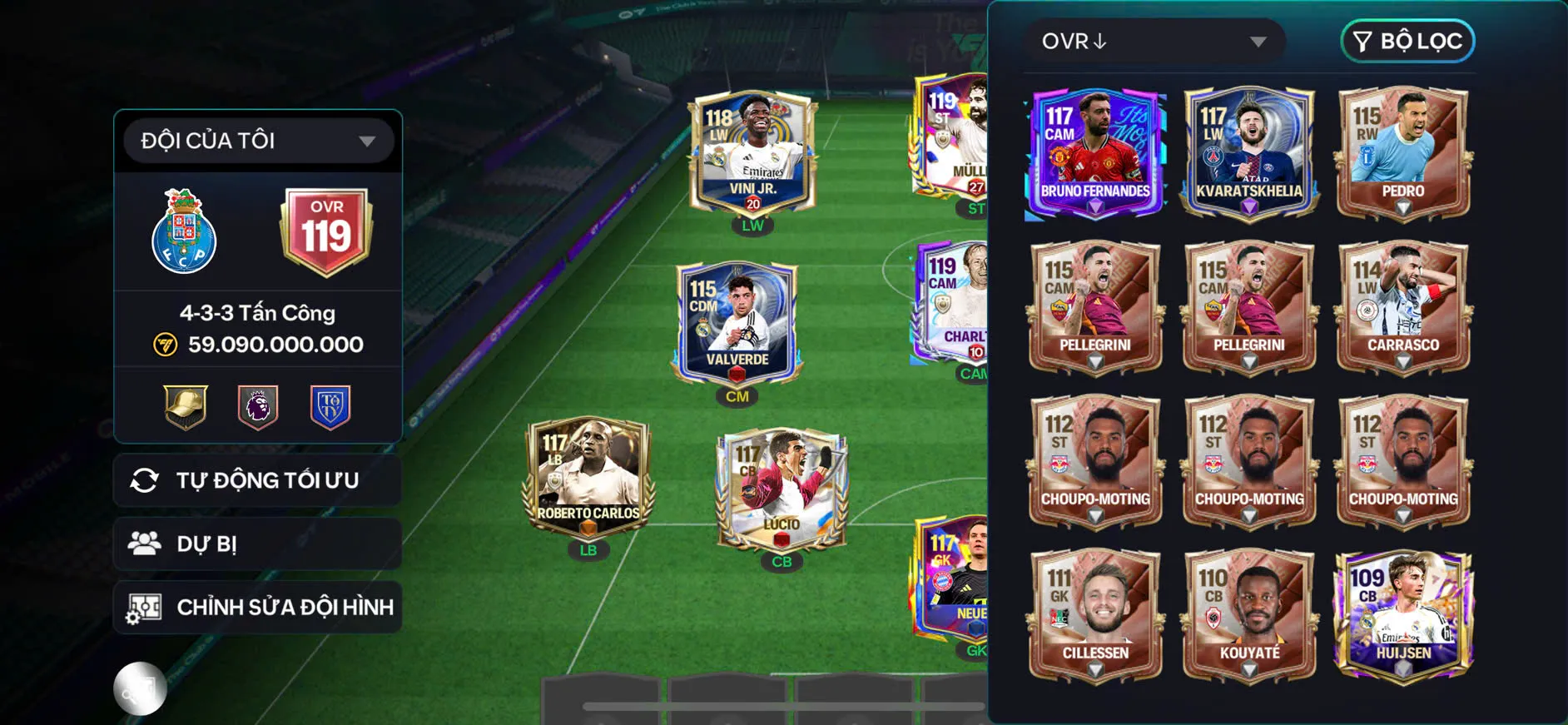
Task: Click the golden cap badge icon
Action: click(x=183, y=405)
